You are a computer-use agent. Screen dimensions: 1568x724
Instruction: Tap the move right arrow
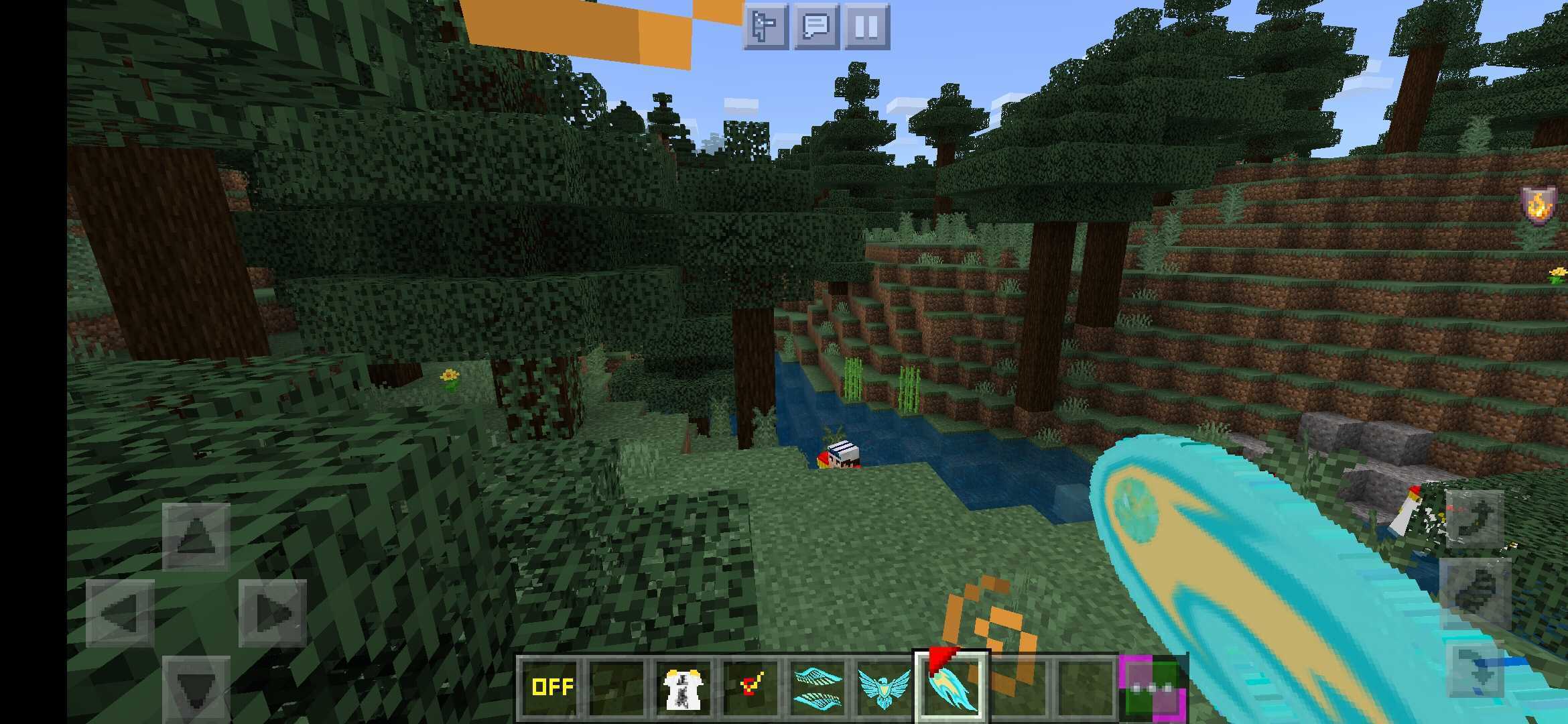(x=272, y=612)
